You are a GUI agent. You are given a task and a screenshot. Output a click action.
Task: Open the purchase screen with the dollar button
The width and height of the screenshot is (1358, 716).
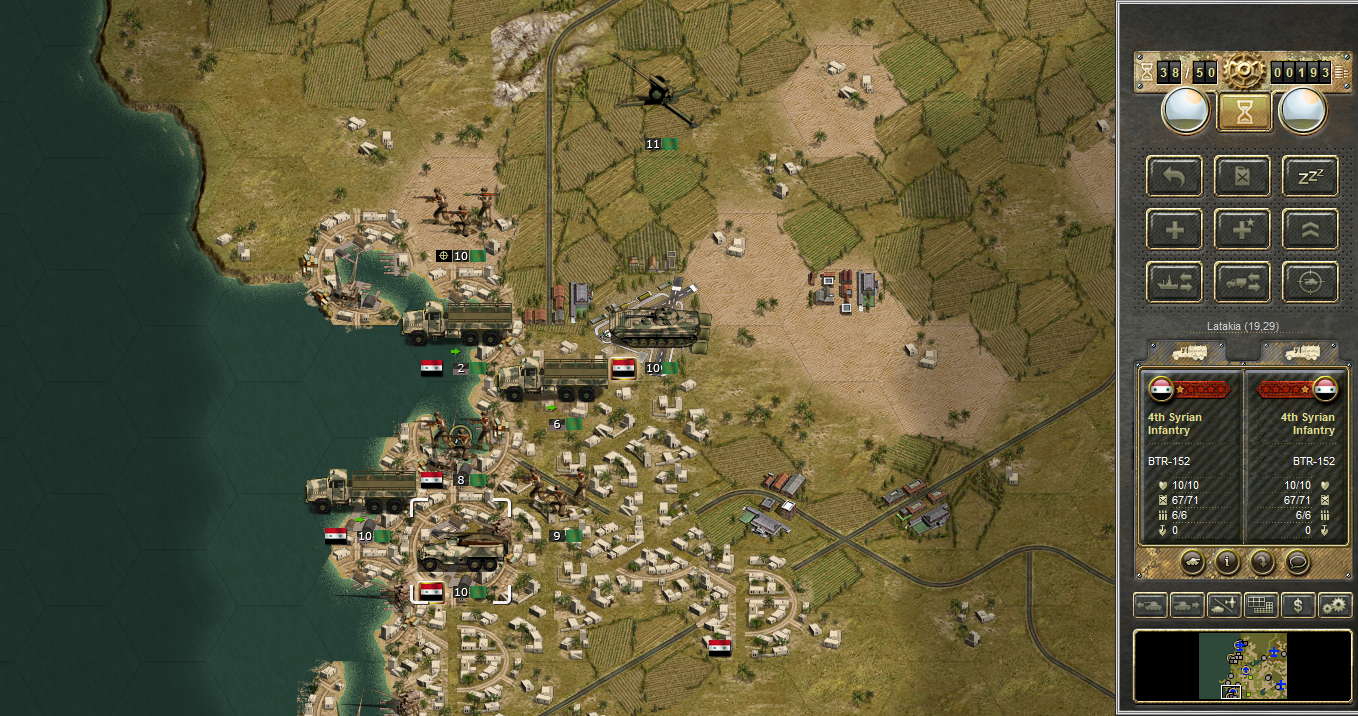coord(1298,605)
